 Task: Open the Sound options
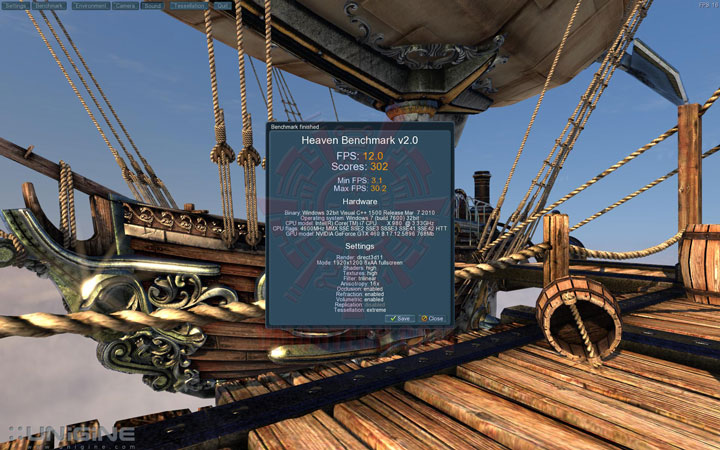(153, 5)
